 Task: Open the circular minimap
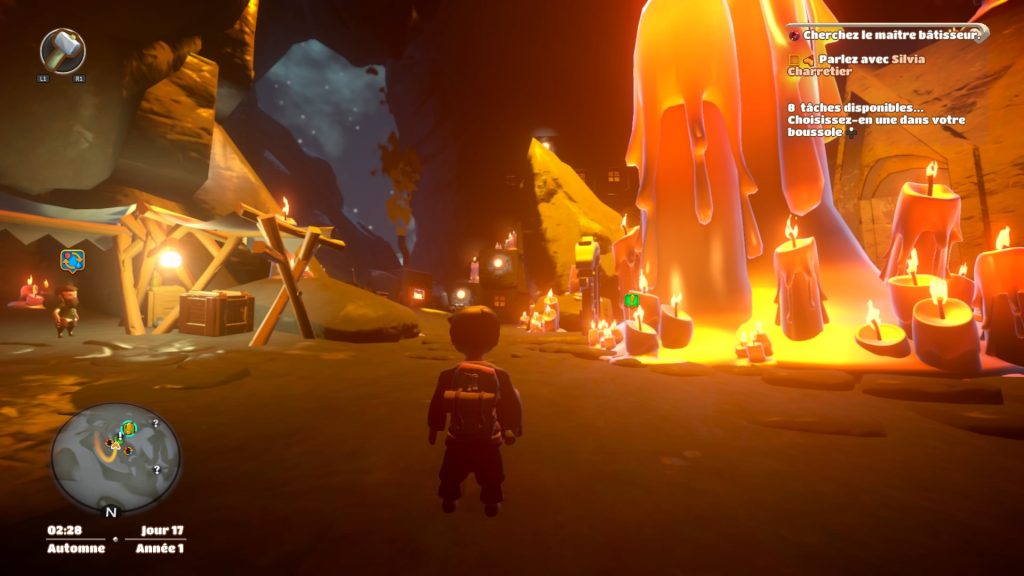click(x=116, y=459)
